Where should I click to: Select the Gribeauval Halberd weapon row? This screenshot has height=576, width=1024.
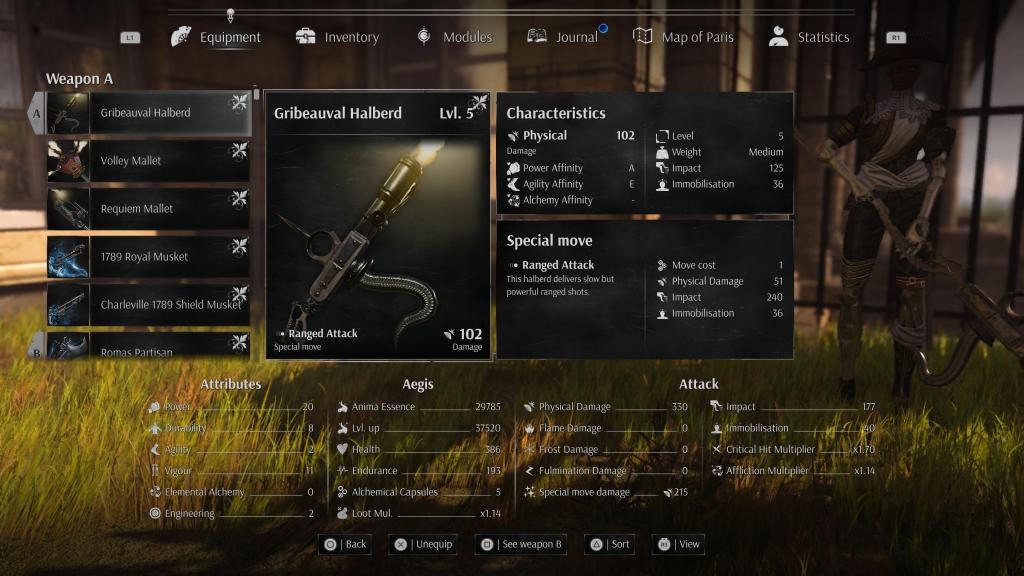pyautogui.click(x=148, y=113)
